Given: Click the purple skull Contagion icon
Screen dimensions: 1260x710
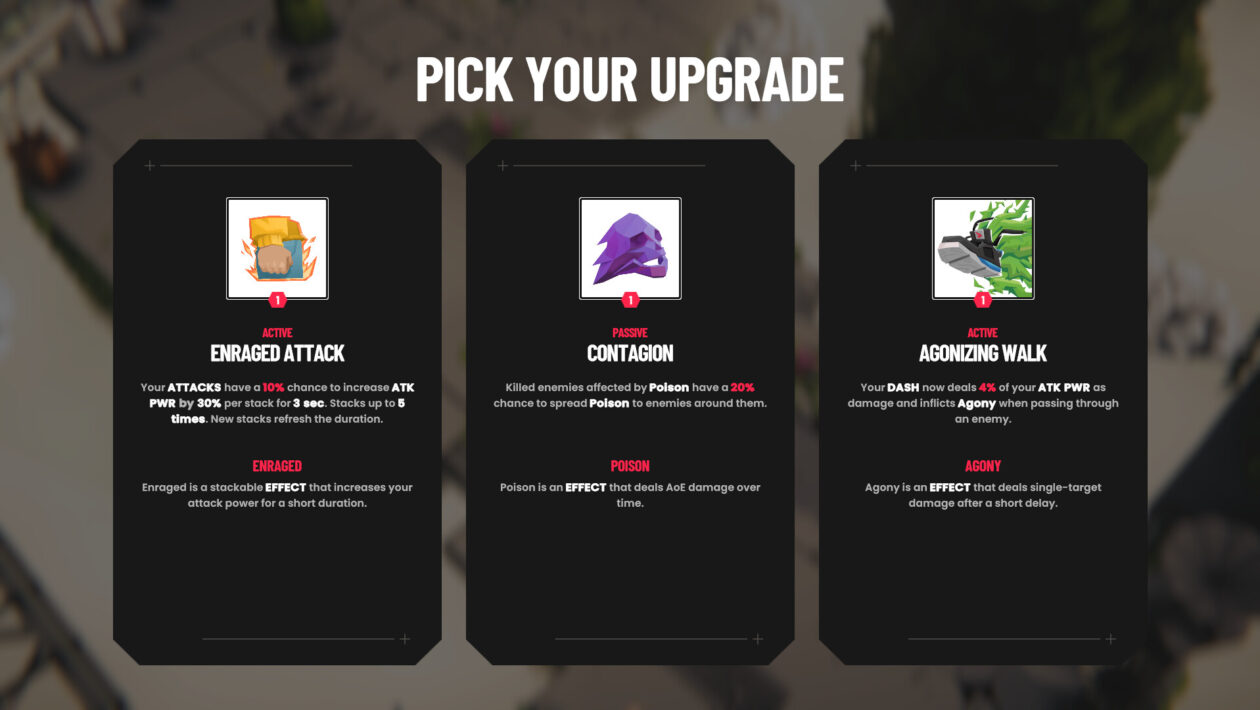Looking at the screenshot, I should click(630, 248).
